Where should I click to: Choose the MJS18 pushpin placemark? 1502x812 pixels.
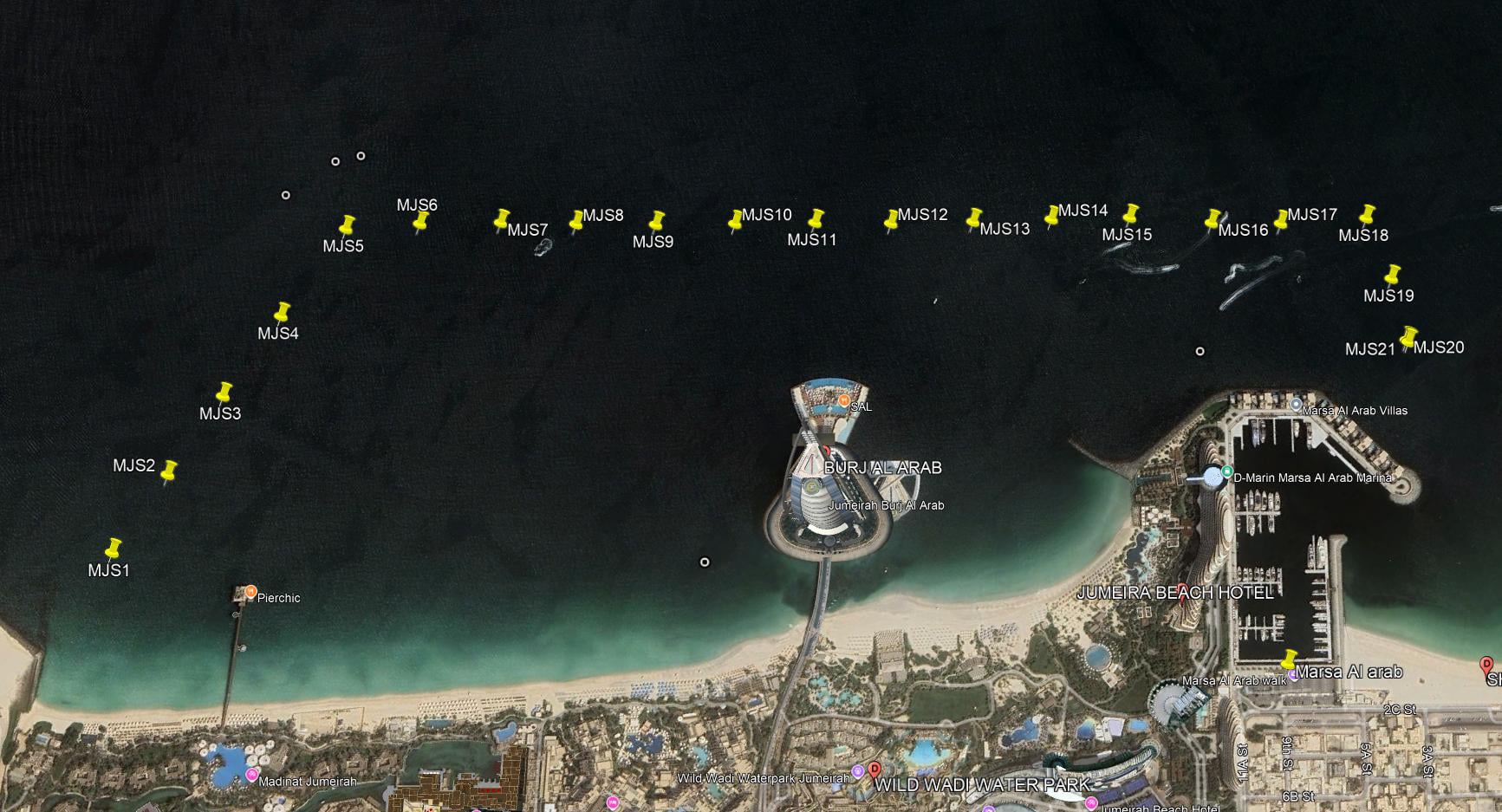[1367, 214]
